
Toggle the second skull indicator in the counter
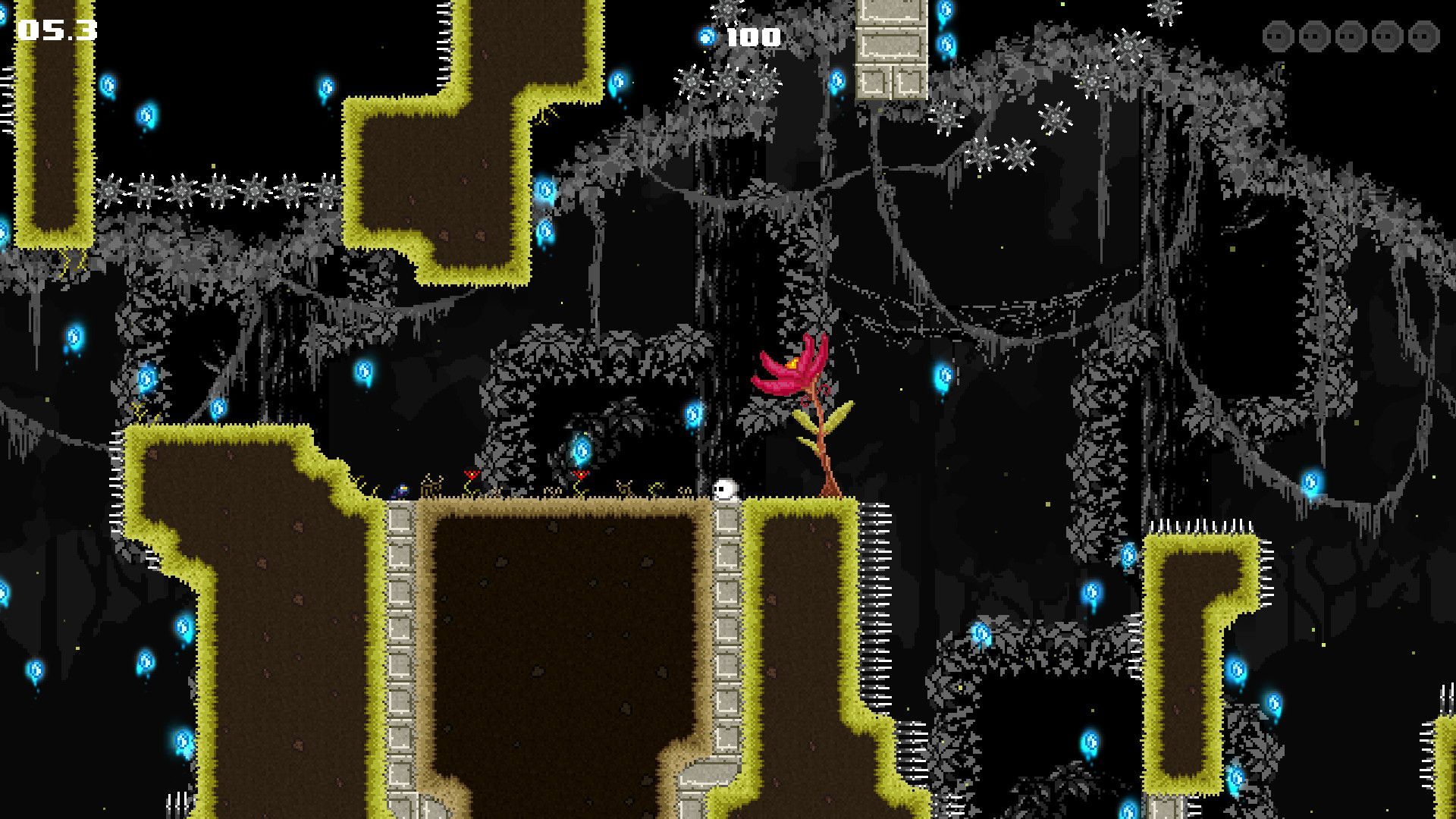point(1314,35)
